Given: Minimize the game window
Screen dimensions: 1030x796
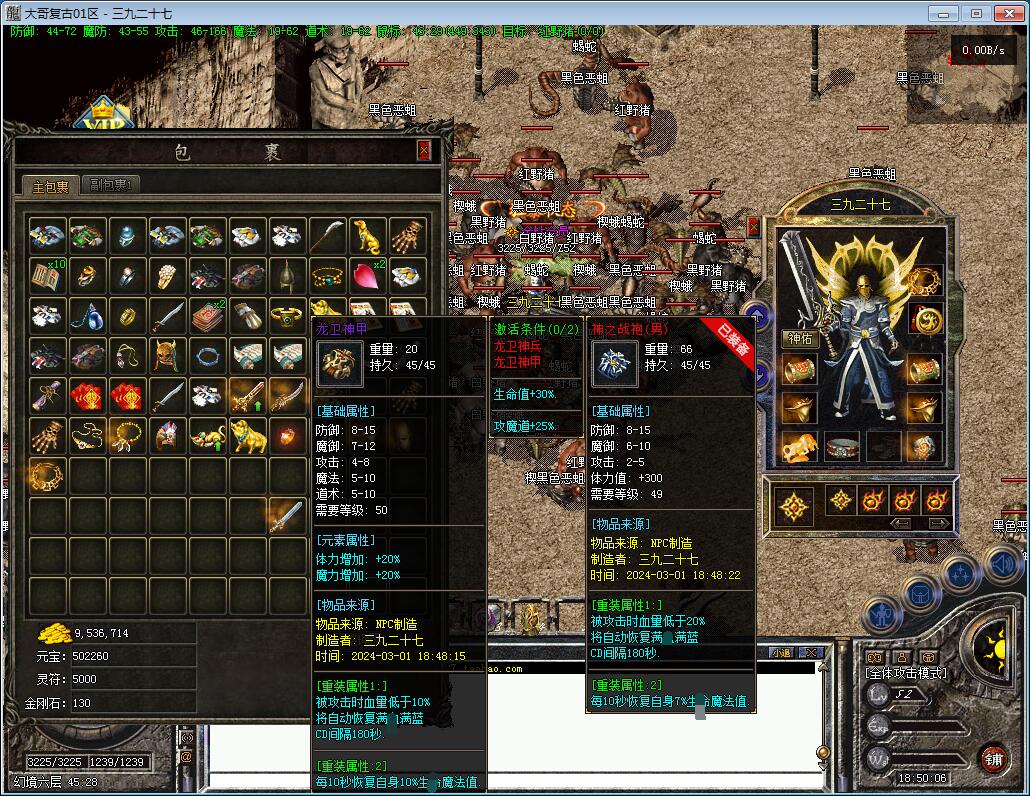Looking at the screenshot, I should pos(942,13).
